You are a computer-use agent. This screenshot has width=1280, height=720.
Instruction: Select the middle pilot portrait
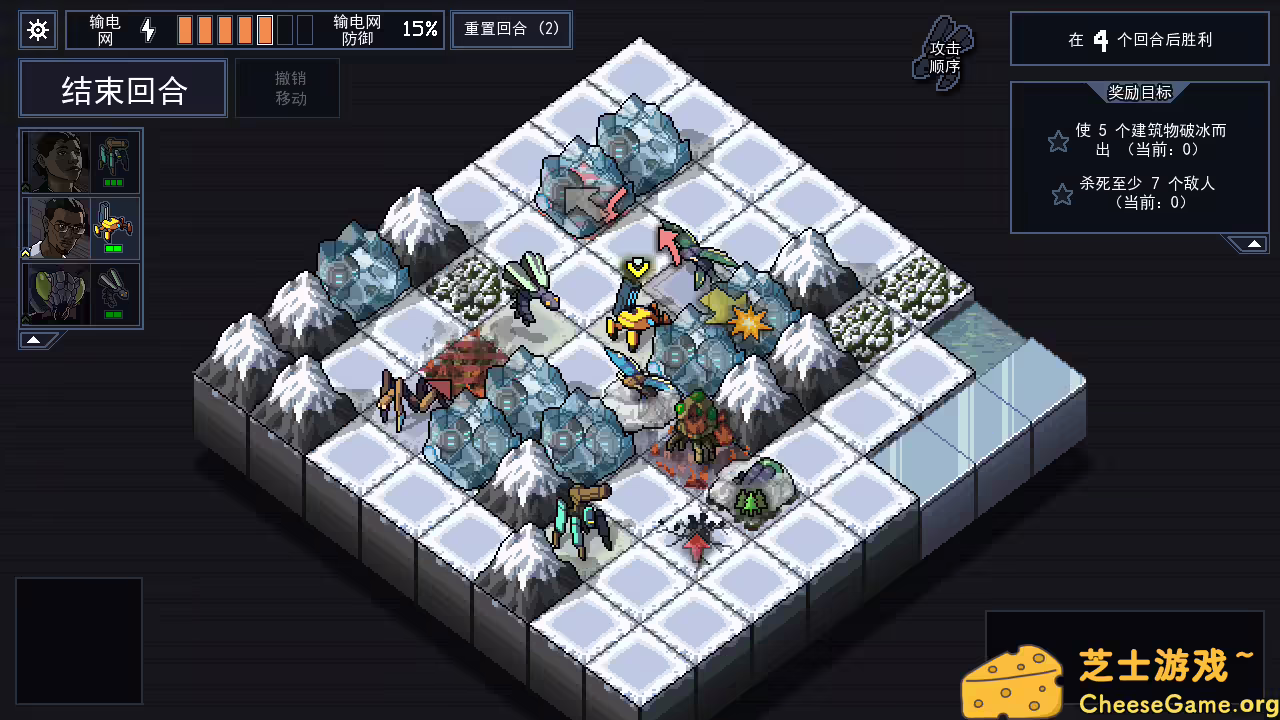point(55,227)
